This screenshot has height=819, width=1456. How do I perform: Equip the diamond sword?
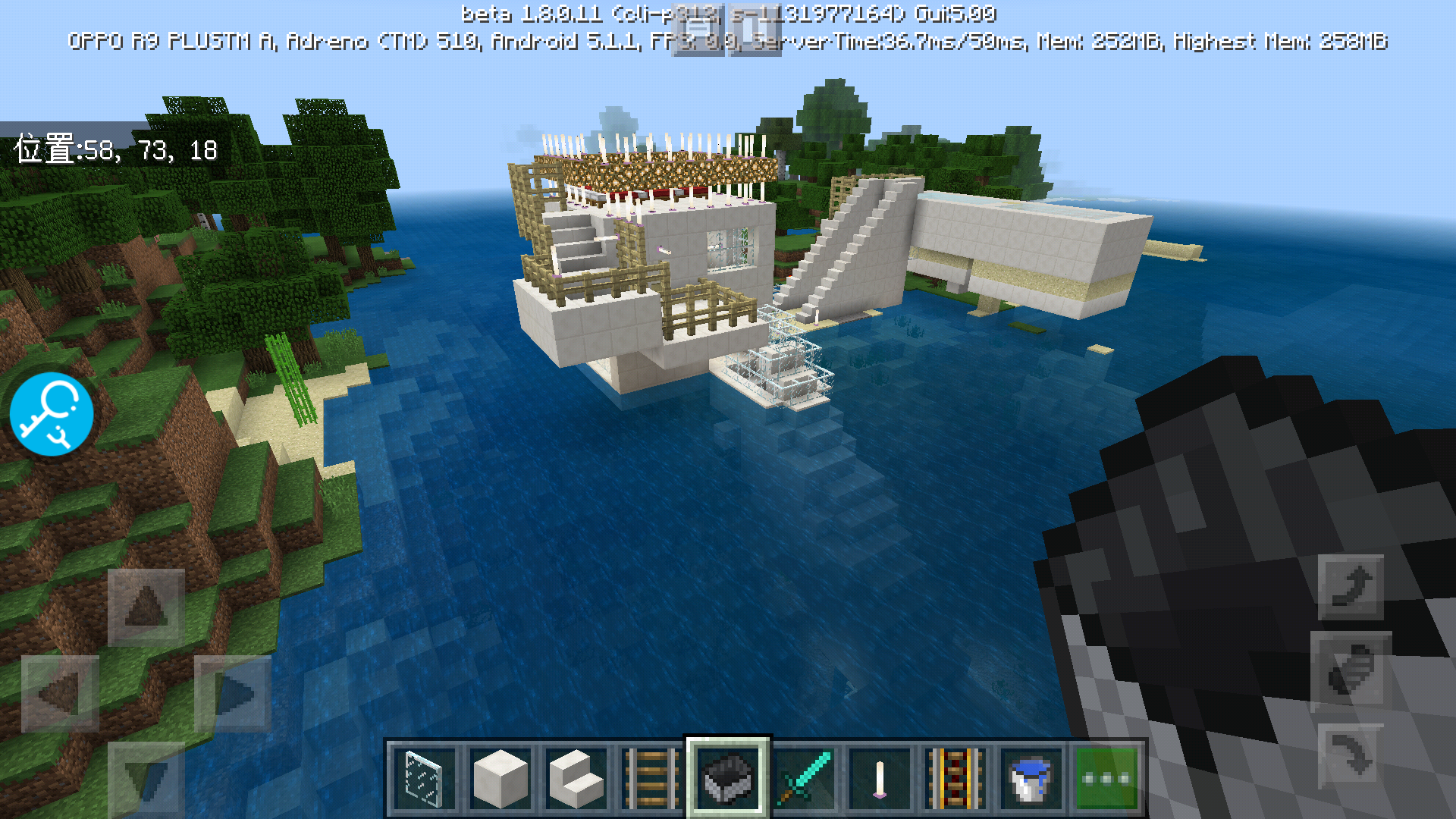804,778
